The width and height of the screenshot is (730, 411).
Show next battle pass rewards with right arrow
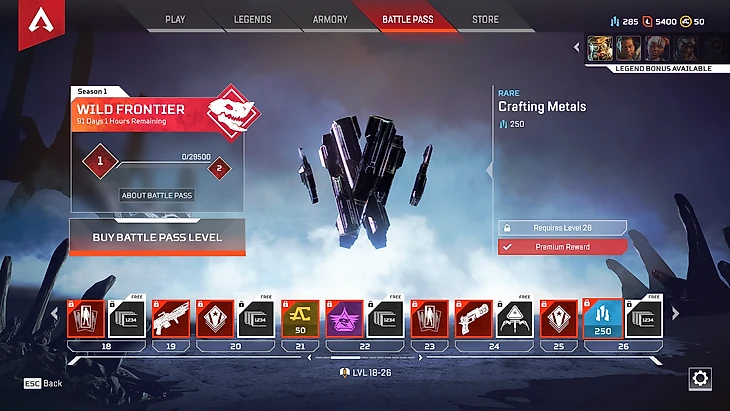point(675,314)
